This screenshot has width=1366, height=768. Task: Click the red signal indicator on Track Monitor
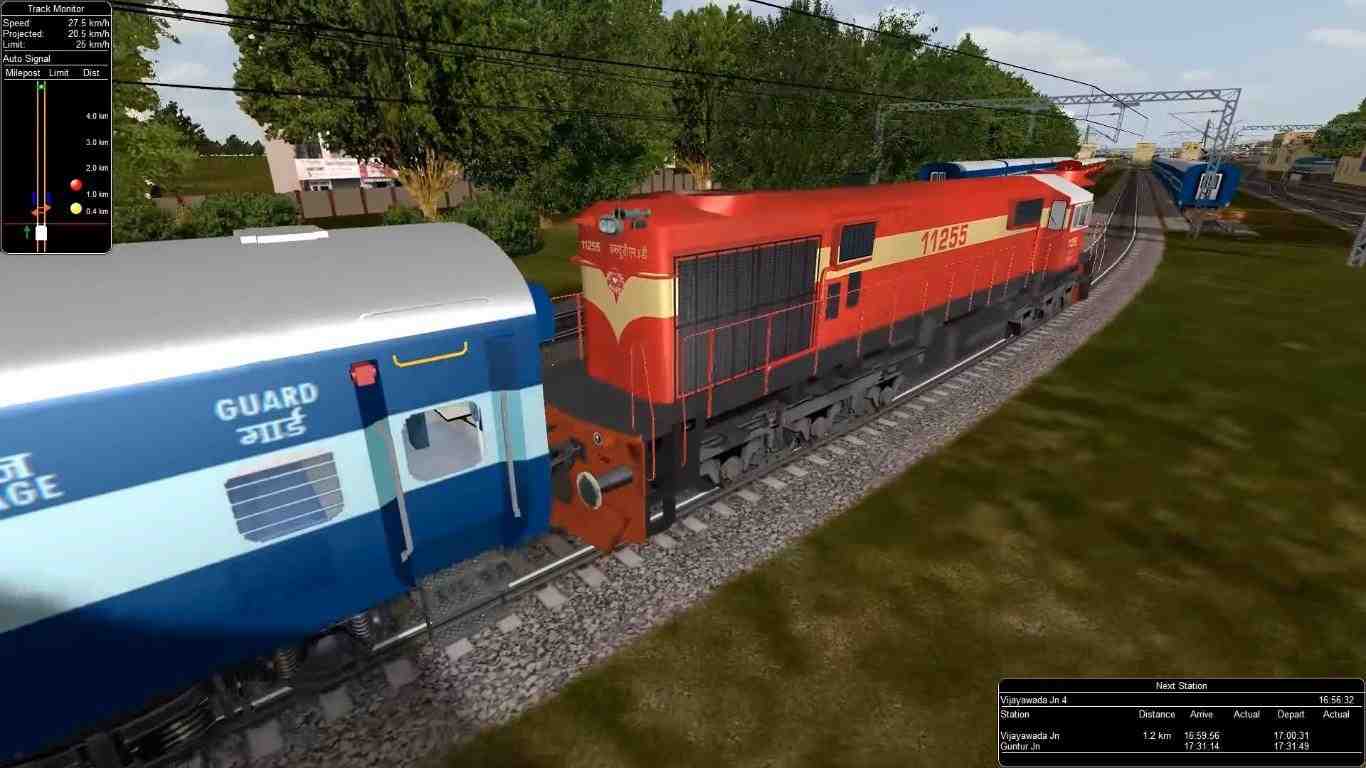[75, 184]
